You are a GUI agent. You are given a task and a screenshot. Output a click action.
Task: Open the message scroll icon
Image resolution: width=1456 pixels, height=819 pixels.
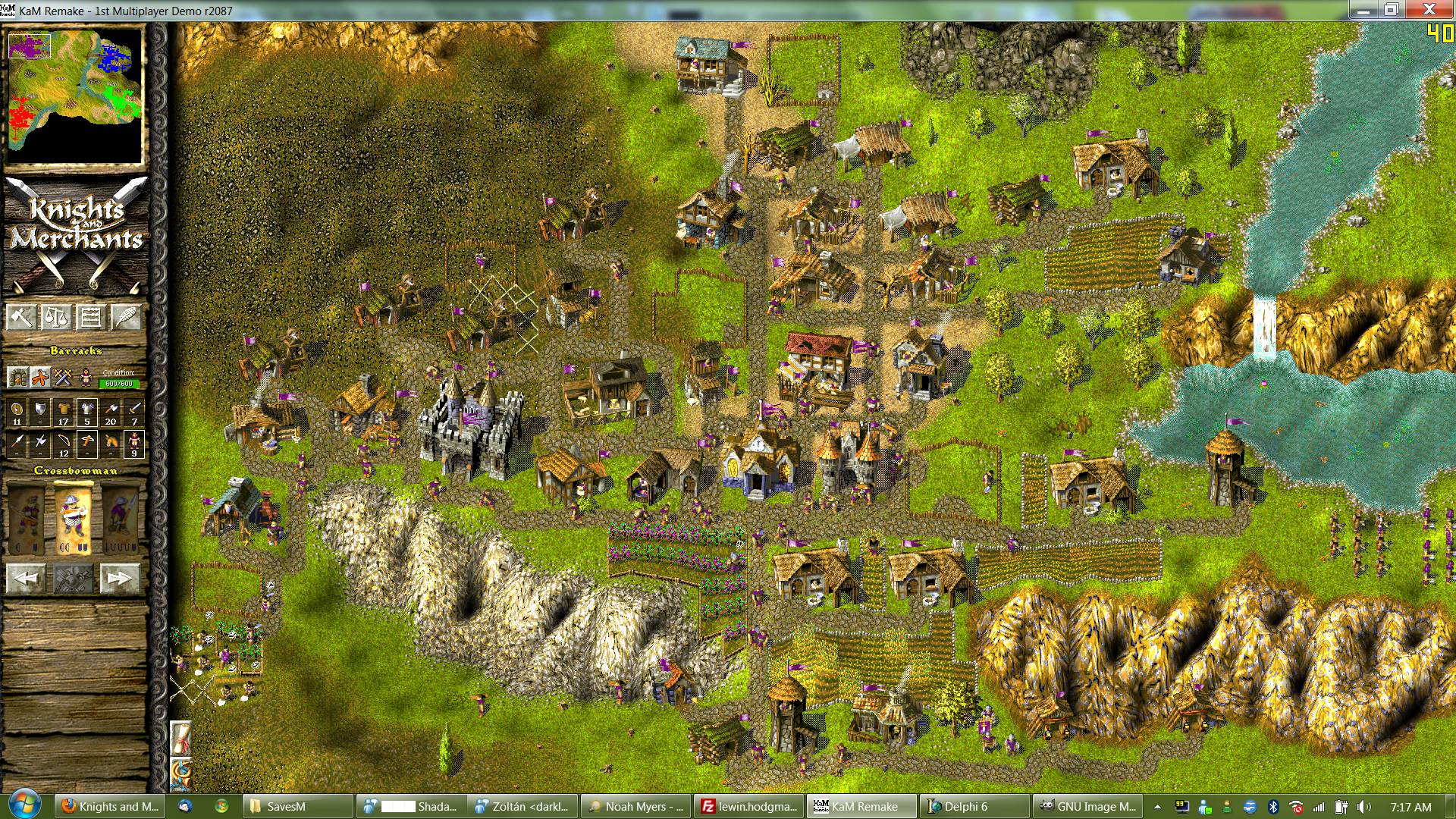180,738
